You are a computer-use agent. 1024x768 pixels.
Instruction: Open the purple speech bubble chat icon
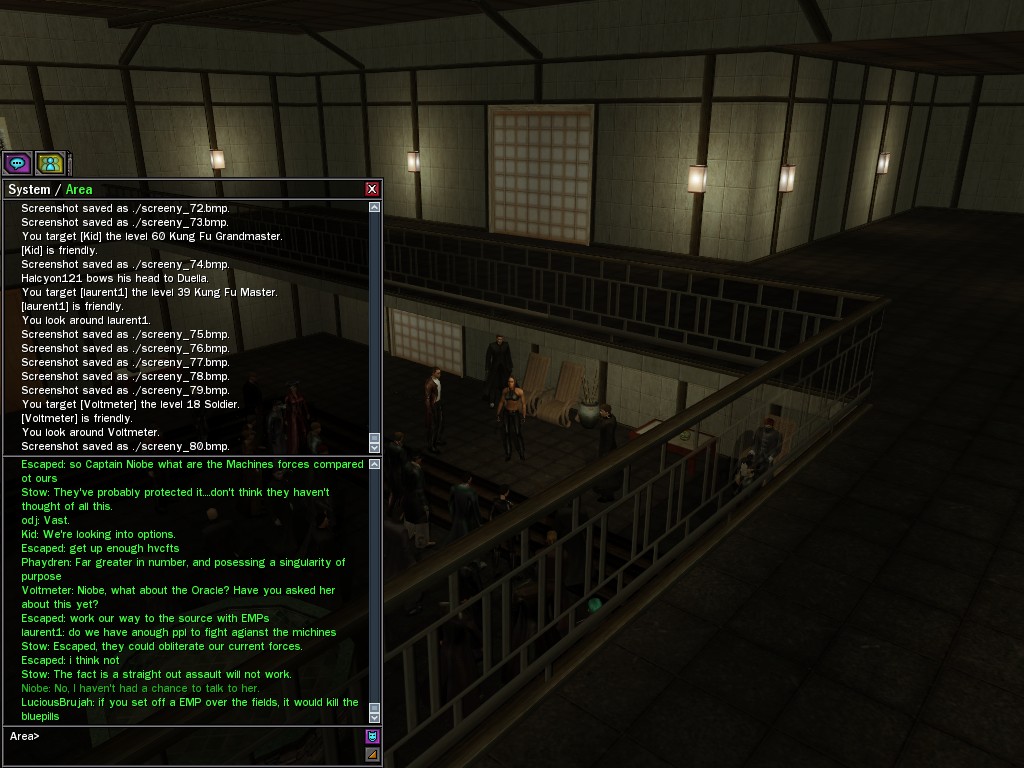pos(17,163)
